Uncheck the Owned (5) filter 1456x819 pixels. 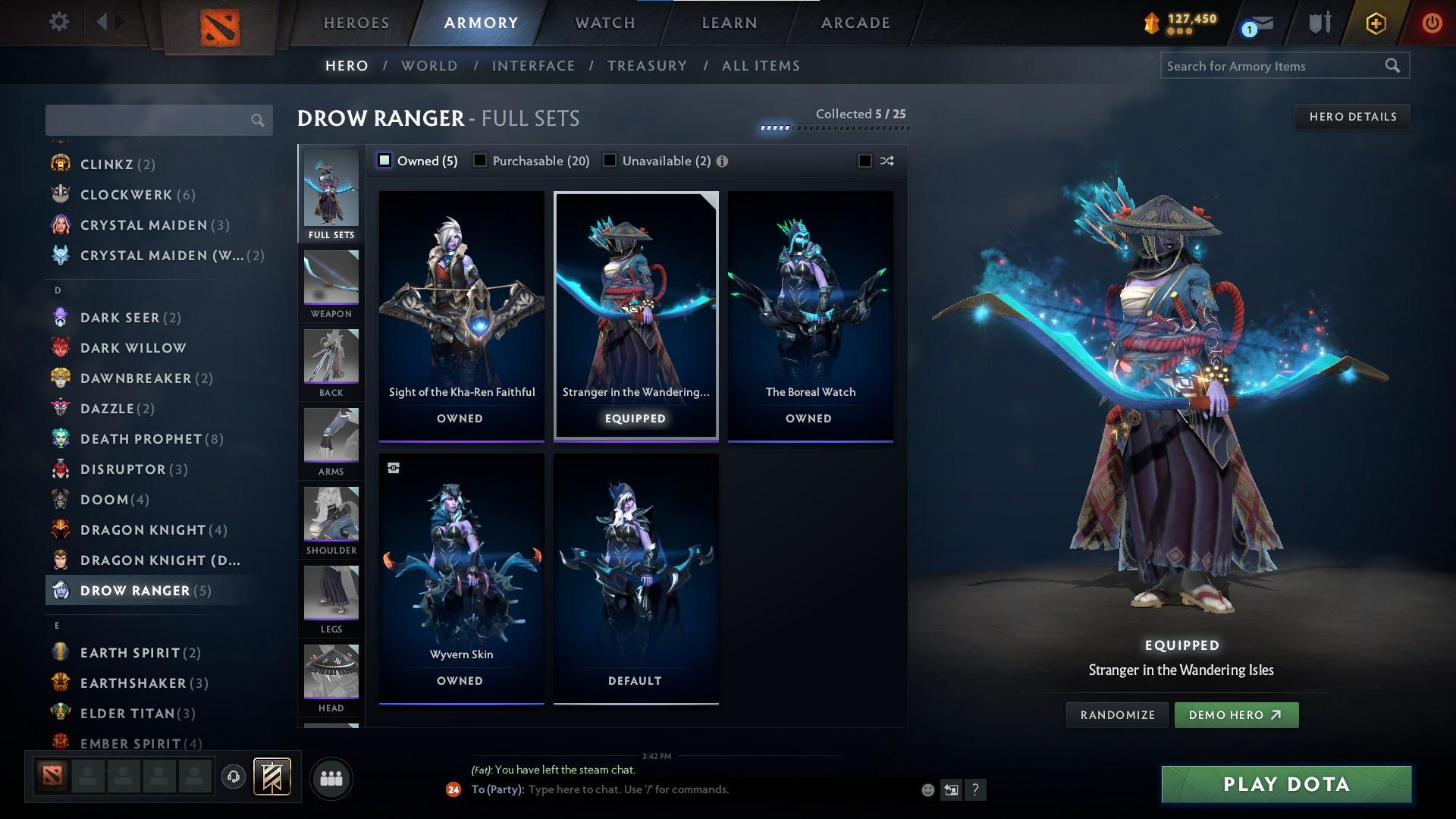point(384,160)
